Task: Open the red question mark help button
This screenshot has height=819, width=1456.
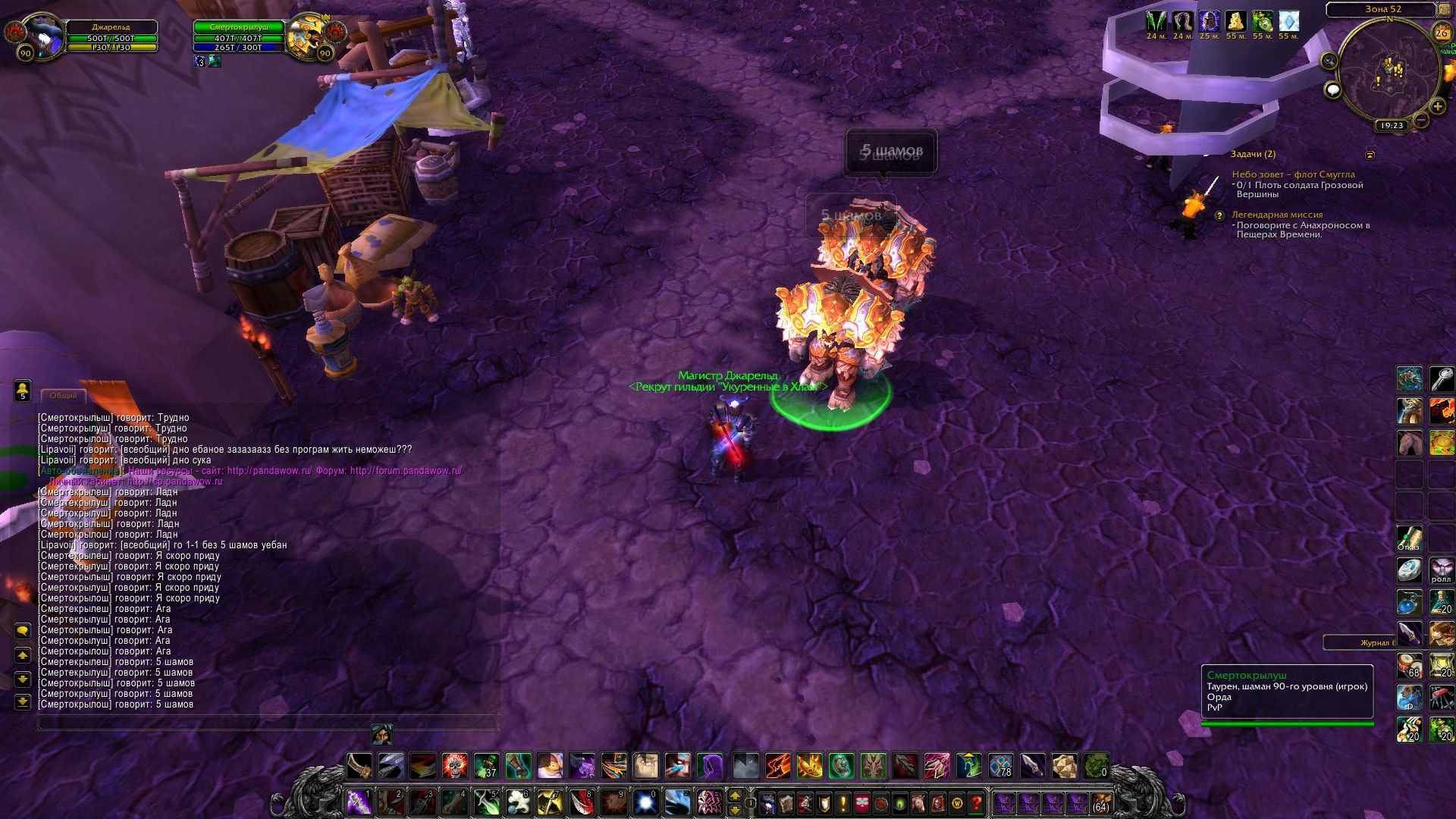Action: point(977,802)
